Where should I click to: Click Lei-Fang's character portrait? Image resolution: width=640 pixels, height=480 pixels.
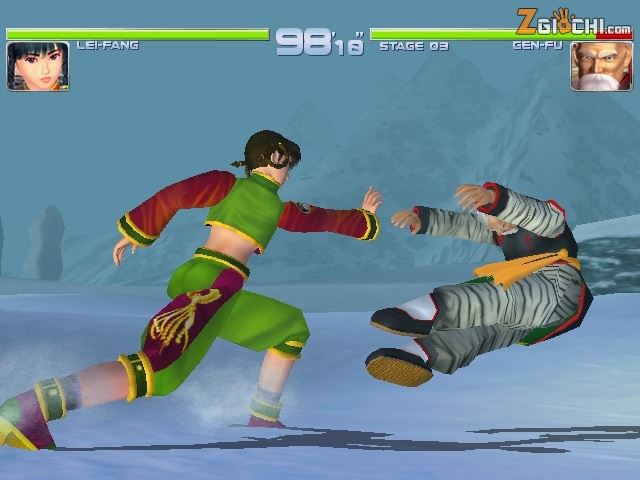pyautogui.click(x=38, y=66)
